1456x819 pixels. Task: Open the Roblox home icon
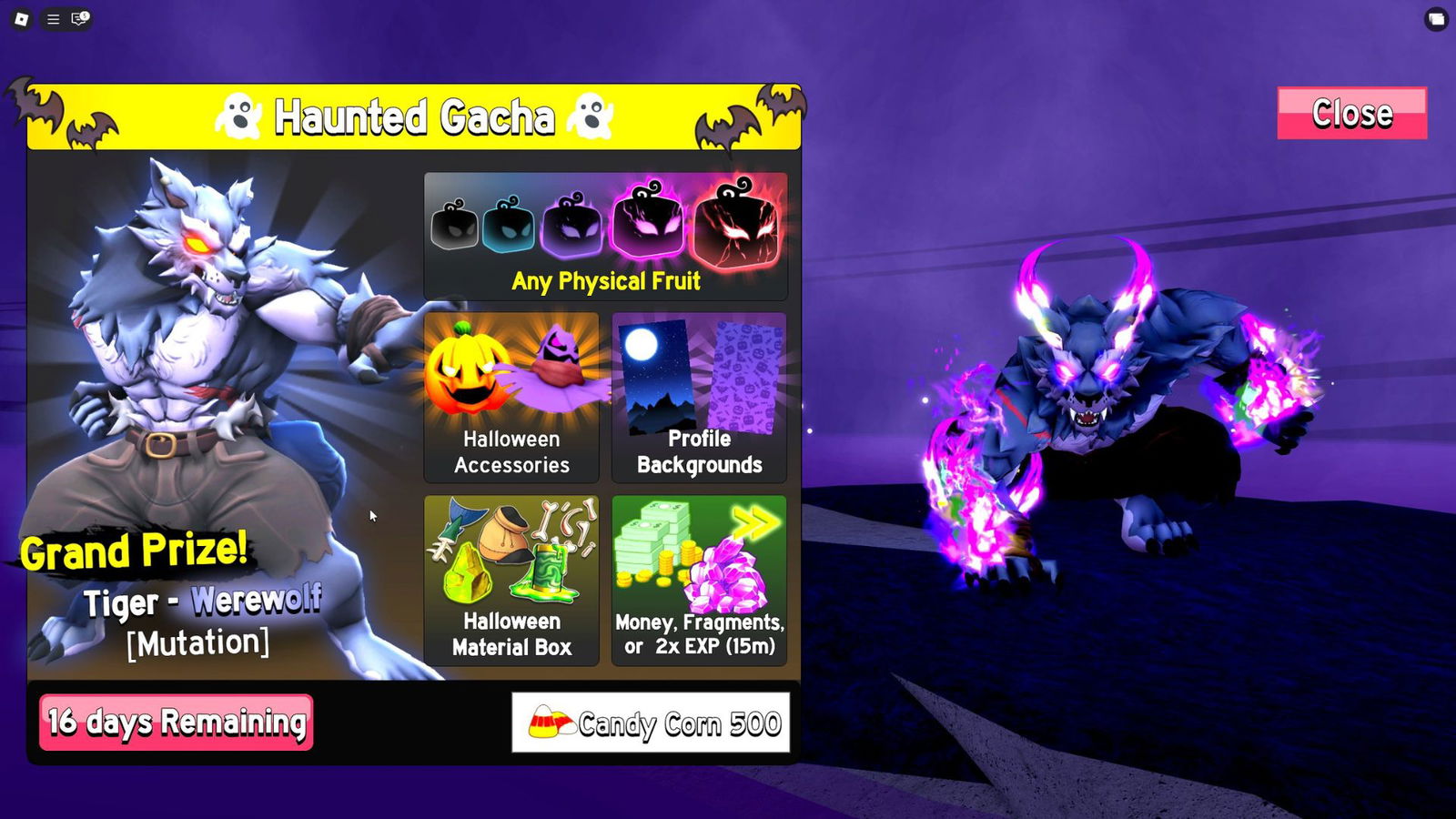pyautogui.click(x=20, y=18)
